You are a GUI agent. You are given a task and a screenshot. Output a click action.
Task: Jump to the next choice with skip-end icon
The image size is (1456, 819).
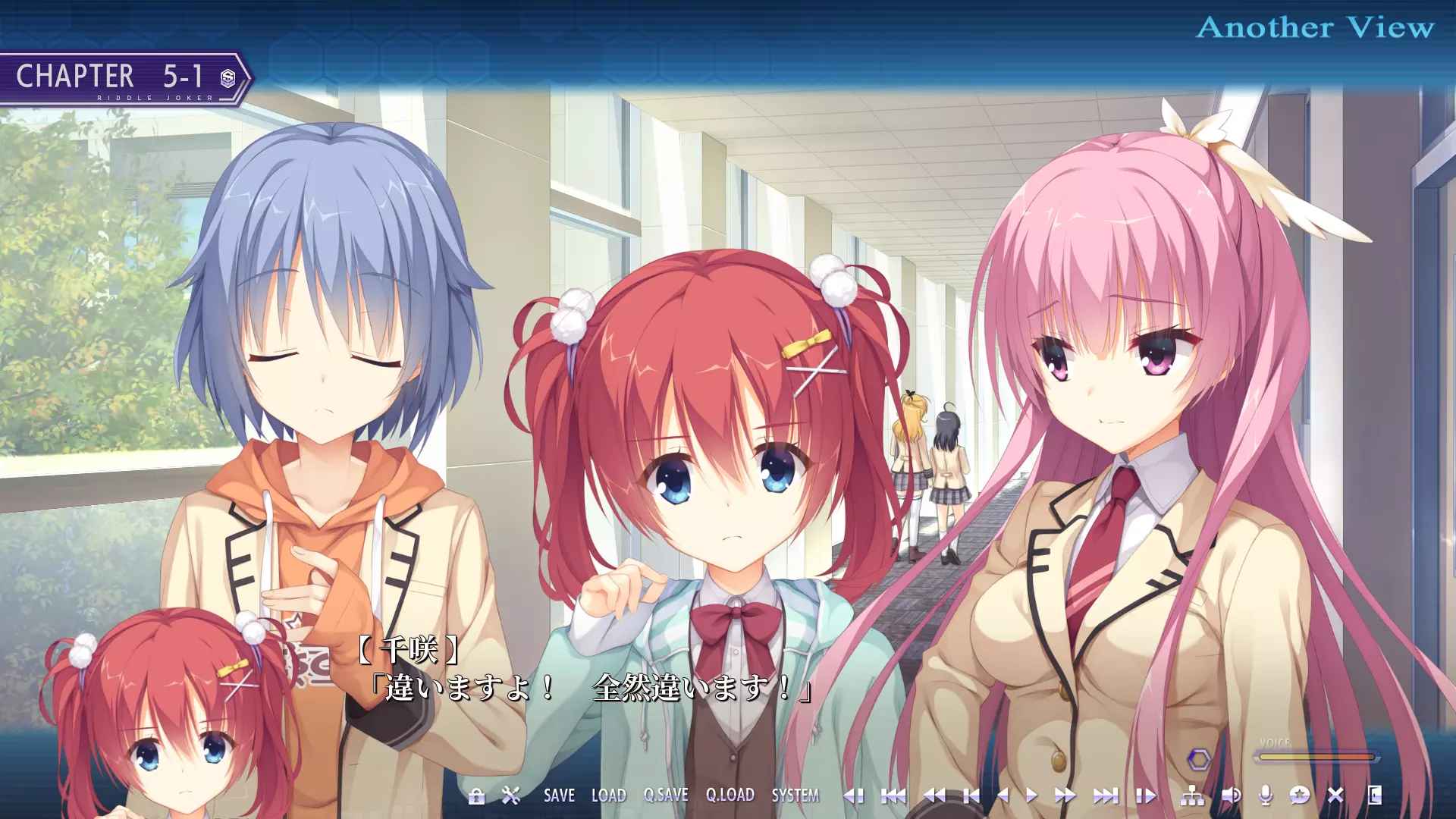pos(1106,795)
